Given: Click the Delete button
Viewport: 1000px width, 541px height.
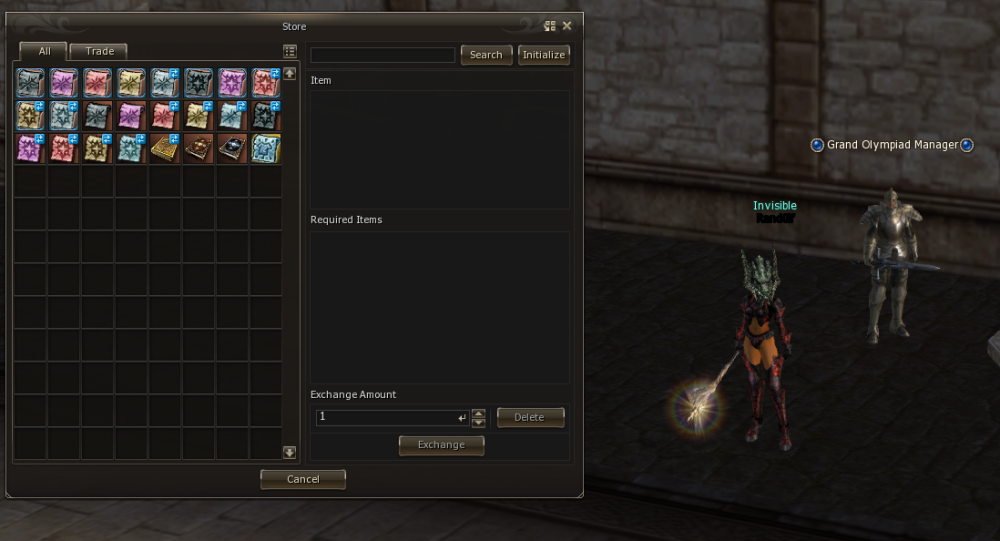Looking at the screenshot, I should (530, 417).
